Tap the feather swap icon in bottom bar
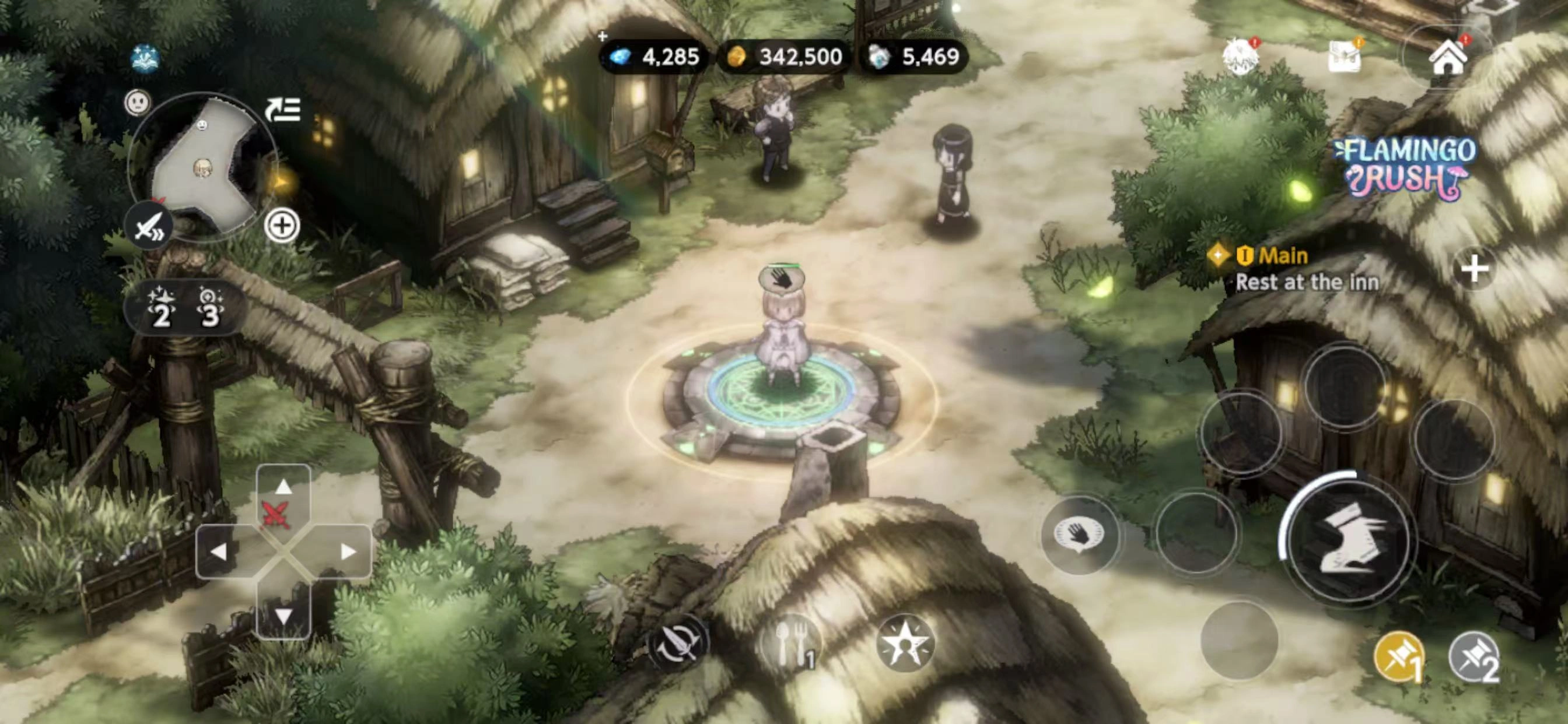This screenshot has height=724, width=1568. point(677,644)
